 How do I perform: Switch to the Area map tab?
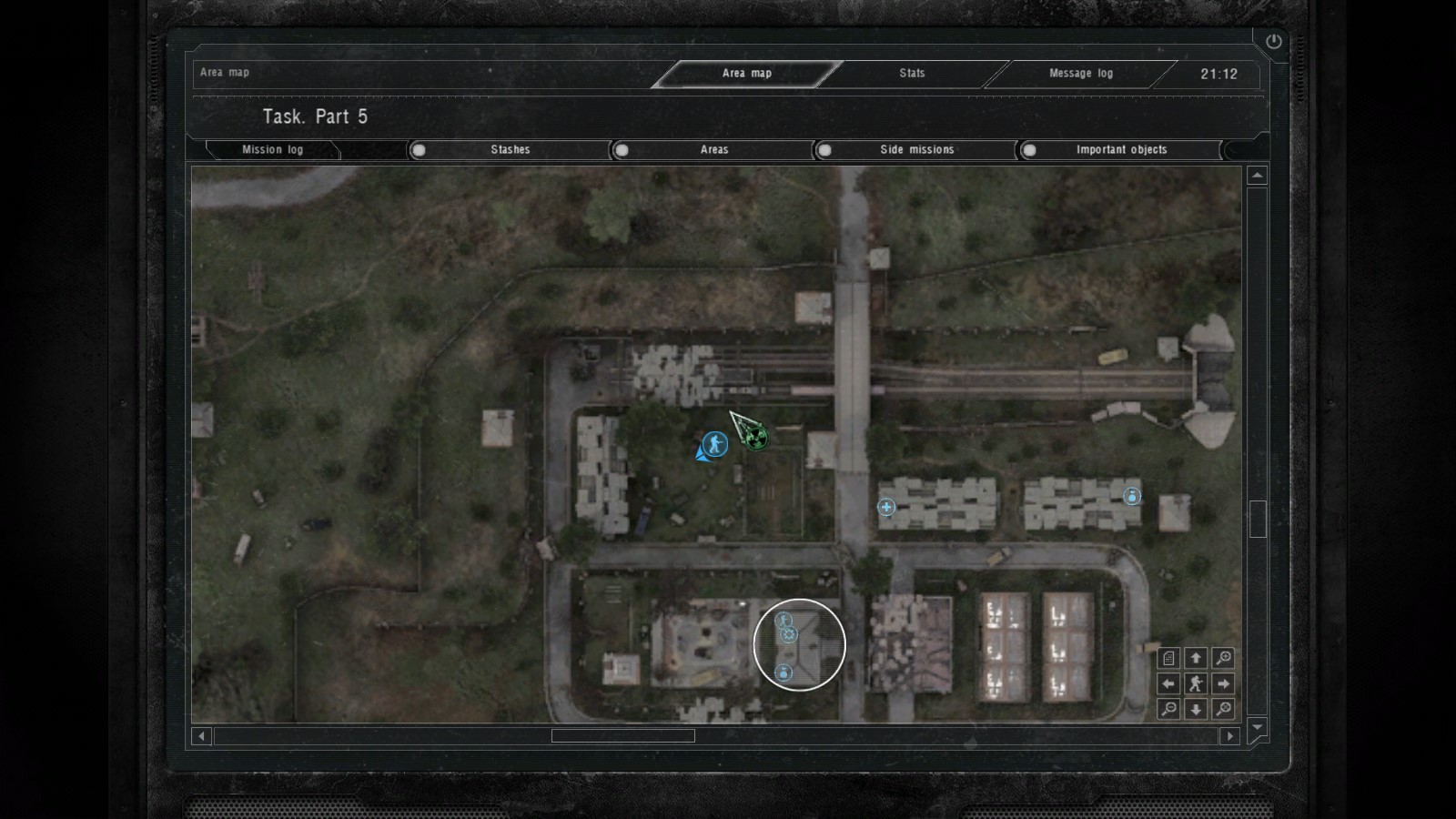[747, 74]
